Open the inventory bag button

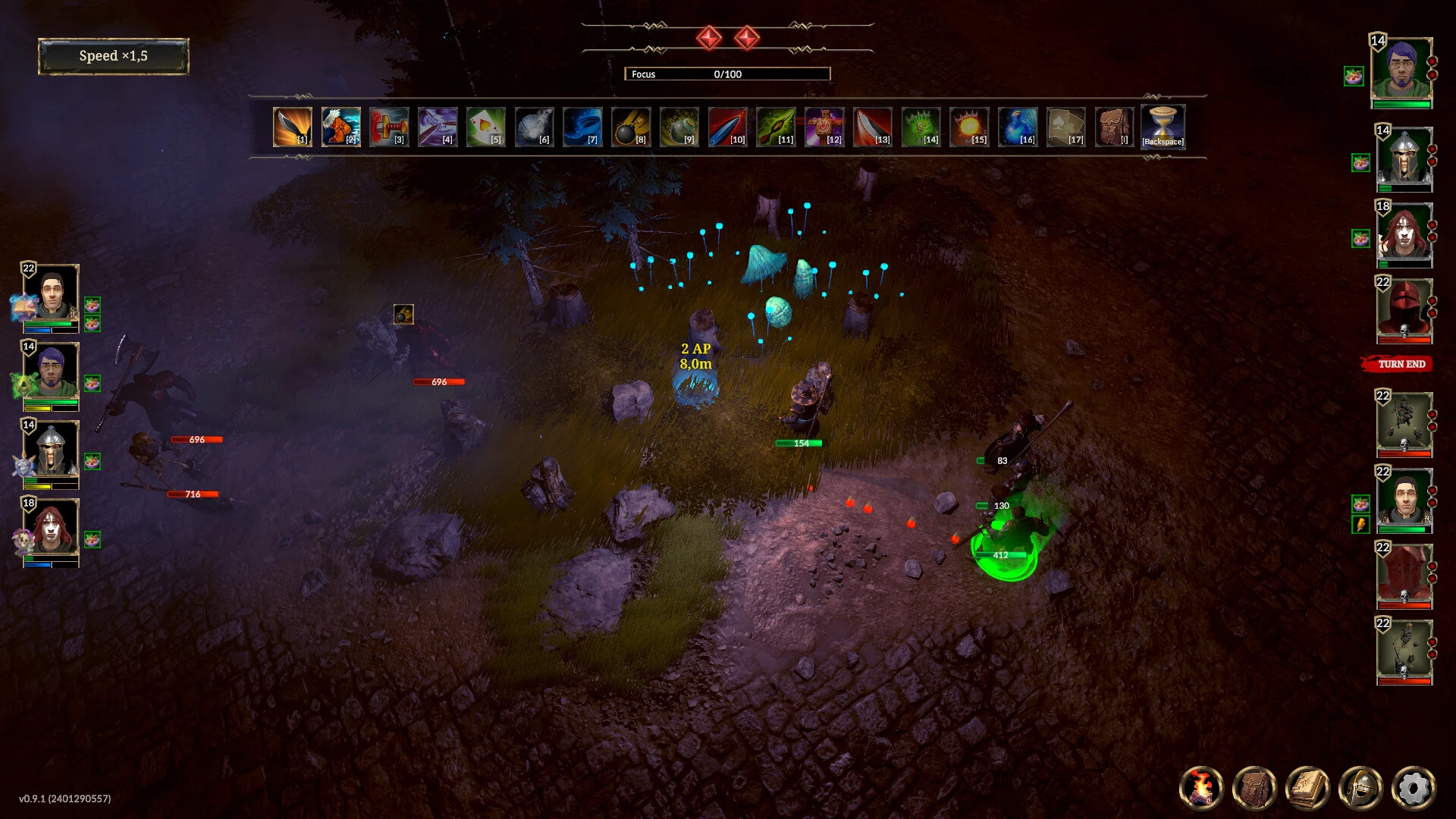(1254, 787)
